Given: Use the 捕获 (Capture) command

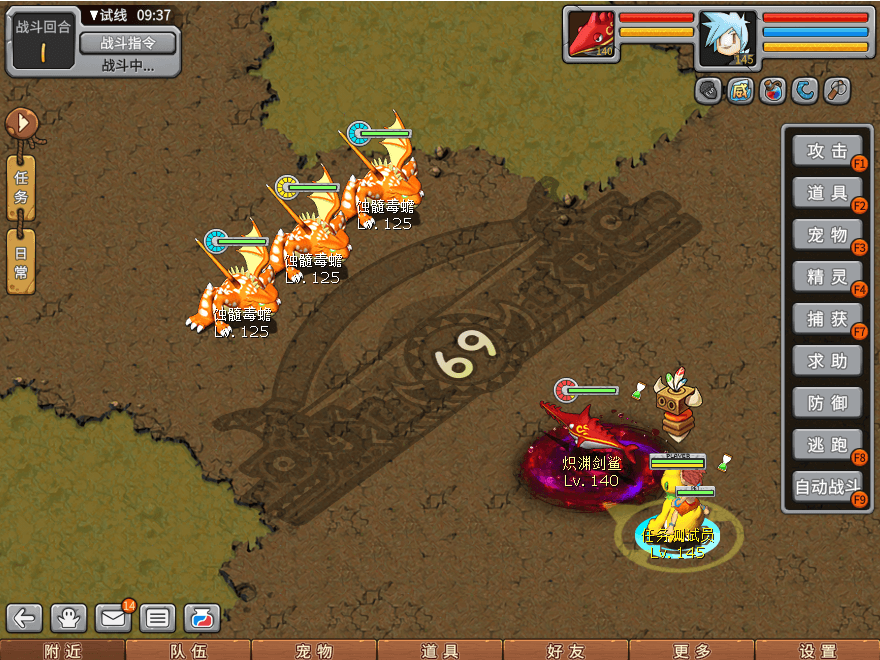Looking at the screenshot, I should (x=826, y=319).
